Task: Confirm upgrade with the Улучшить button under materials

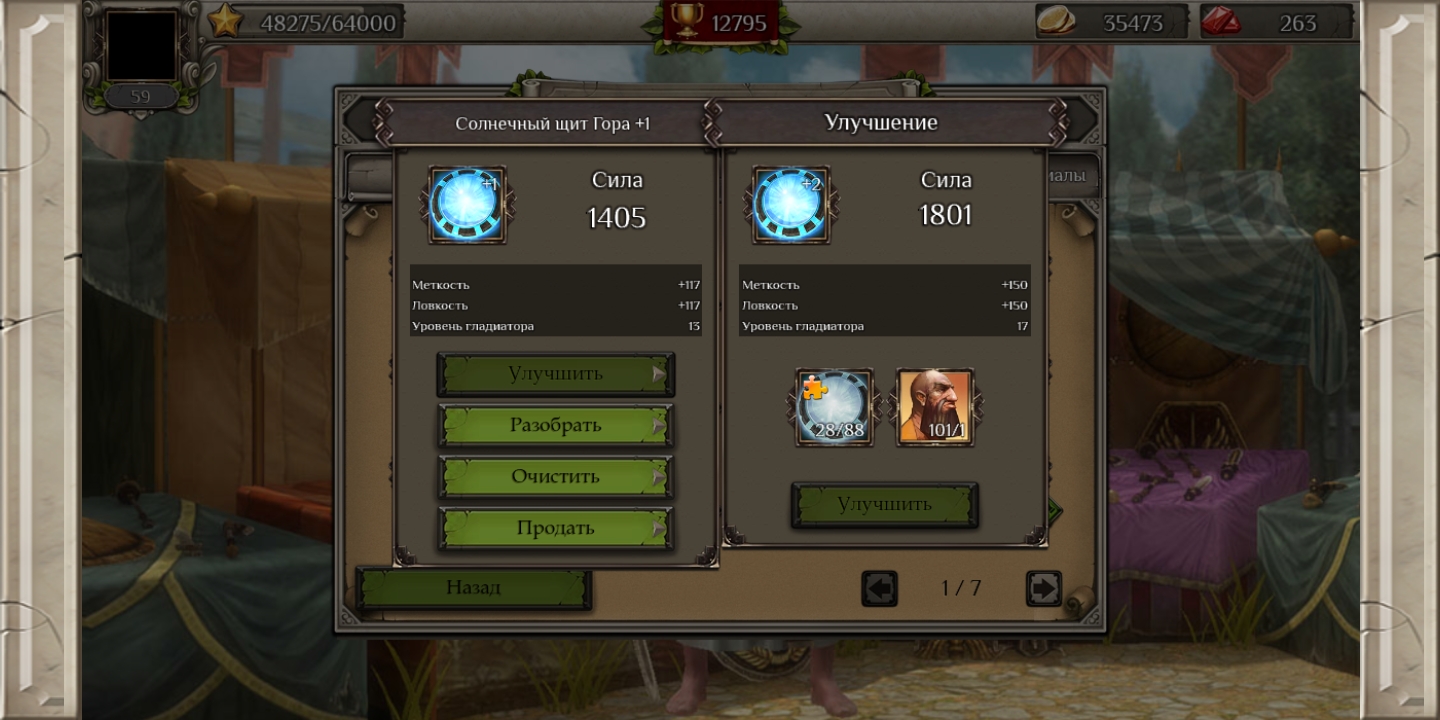Action: (884, 505)
